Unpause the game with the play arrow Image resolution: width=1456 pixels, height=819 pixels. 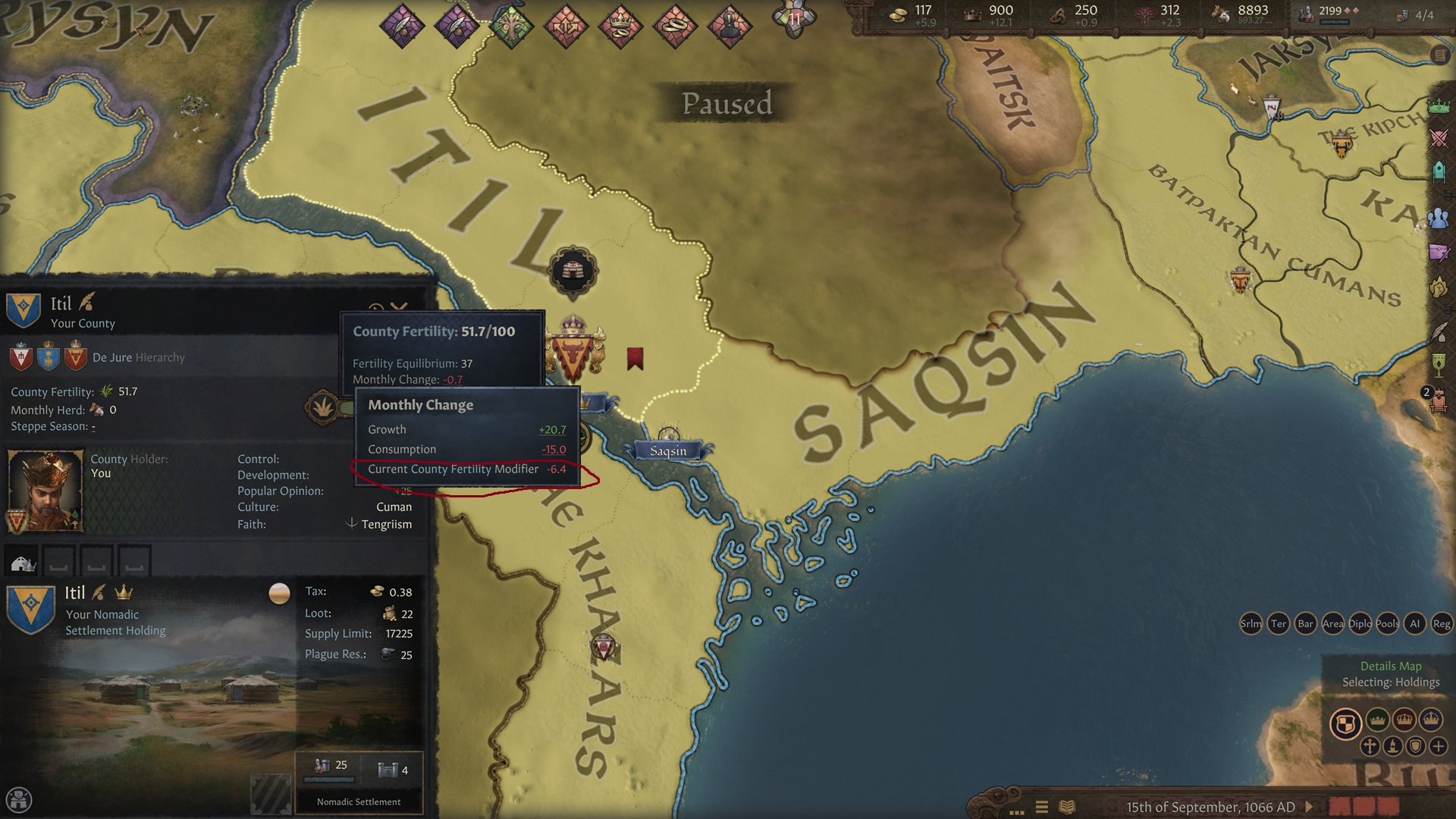1310,806
